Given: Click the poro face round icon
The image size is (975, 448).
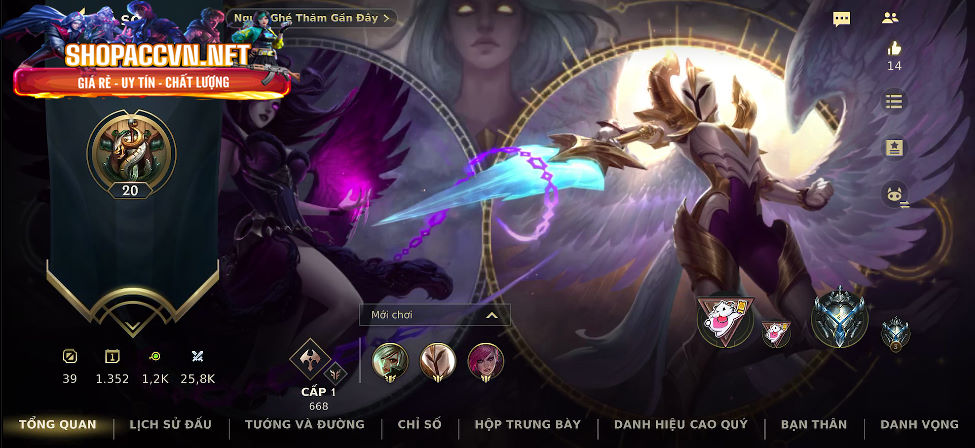Looking at the screenshot, I should coord(894,194).
